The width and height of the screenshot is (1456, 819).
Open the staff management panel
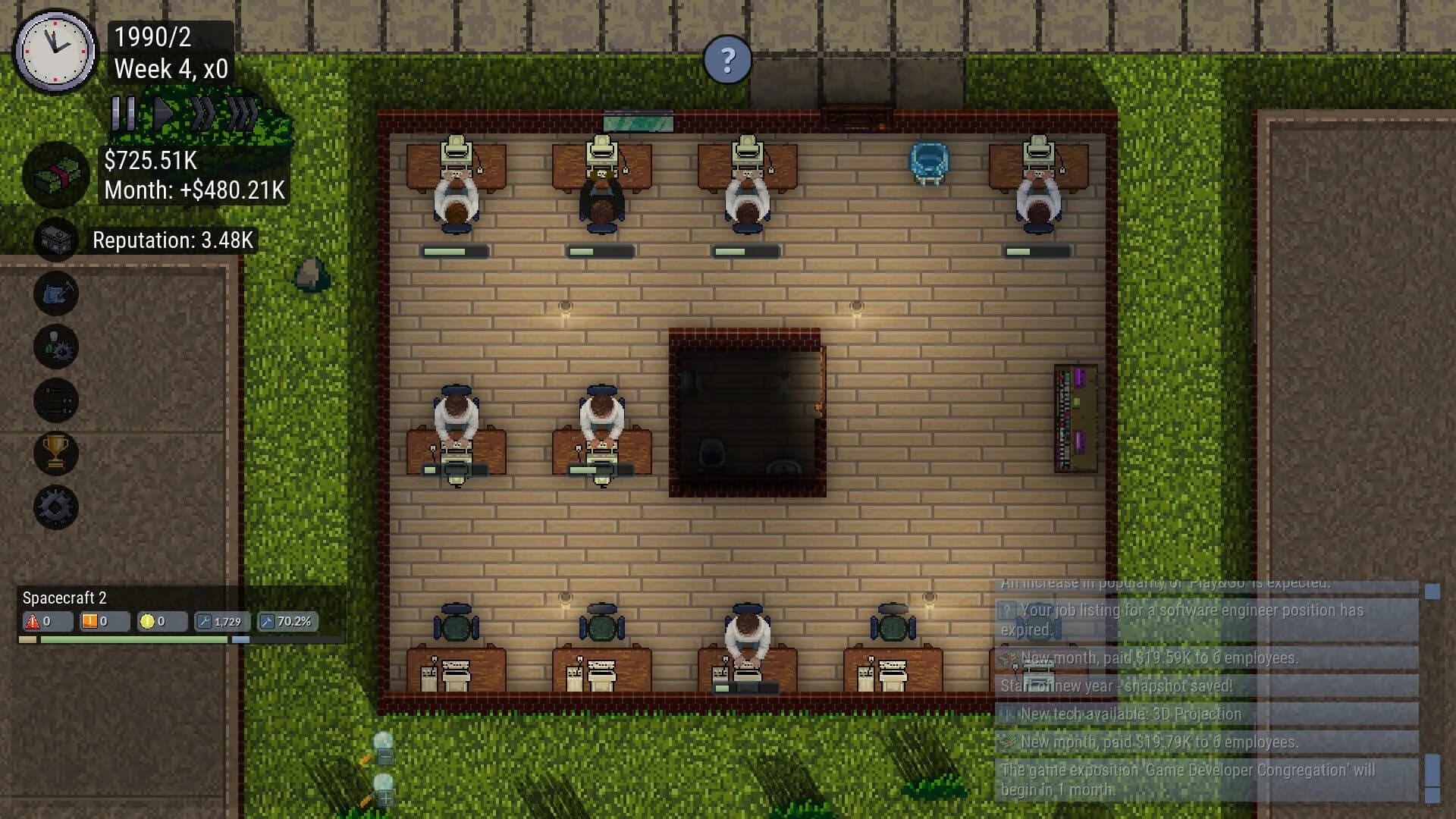point(55,347)
